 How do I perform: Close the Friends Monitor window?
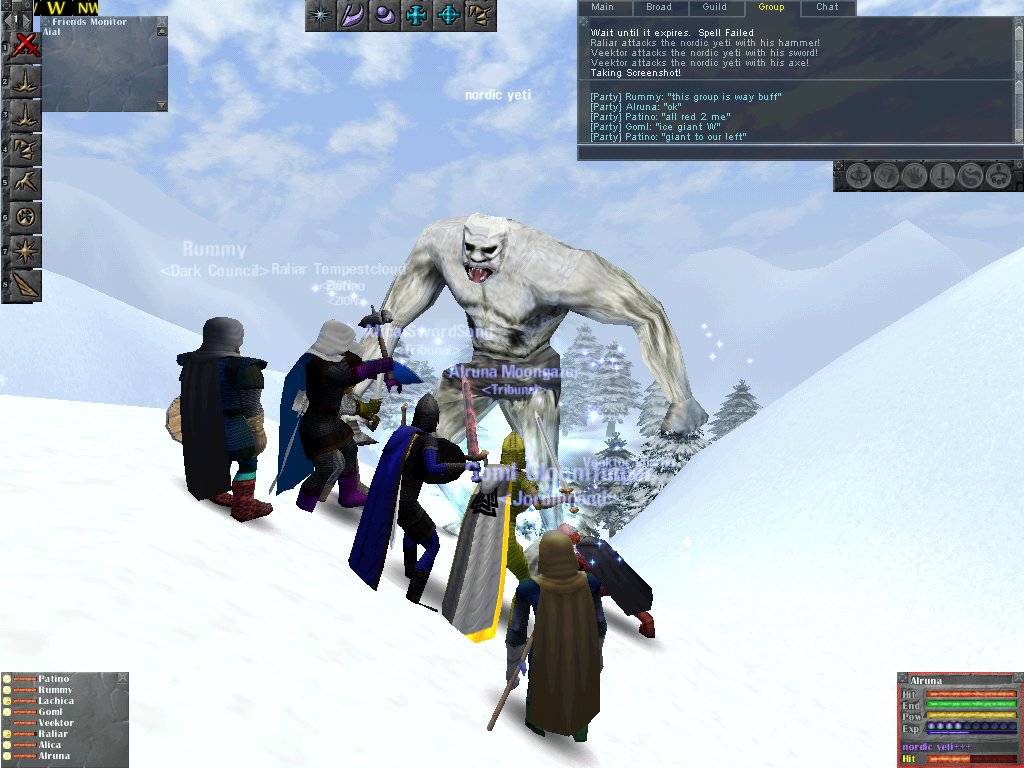[x=162, y=22]
